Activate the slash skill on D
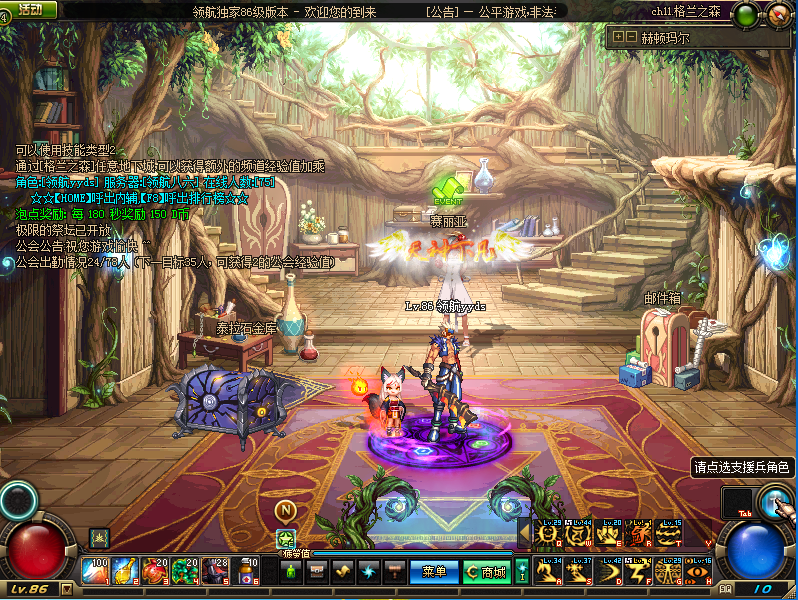Viewport: 798px width, 600px height. 608,572
